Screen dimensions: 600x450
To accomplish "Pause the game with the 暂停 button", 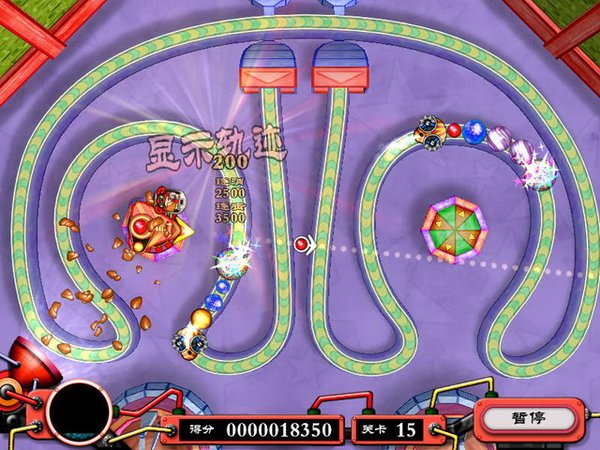I will (527, 419).
